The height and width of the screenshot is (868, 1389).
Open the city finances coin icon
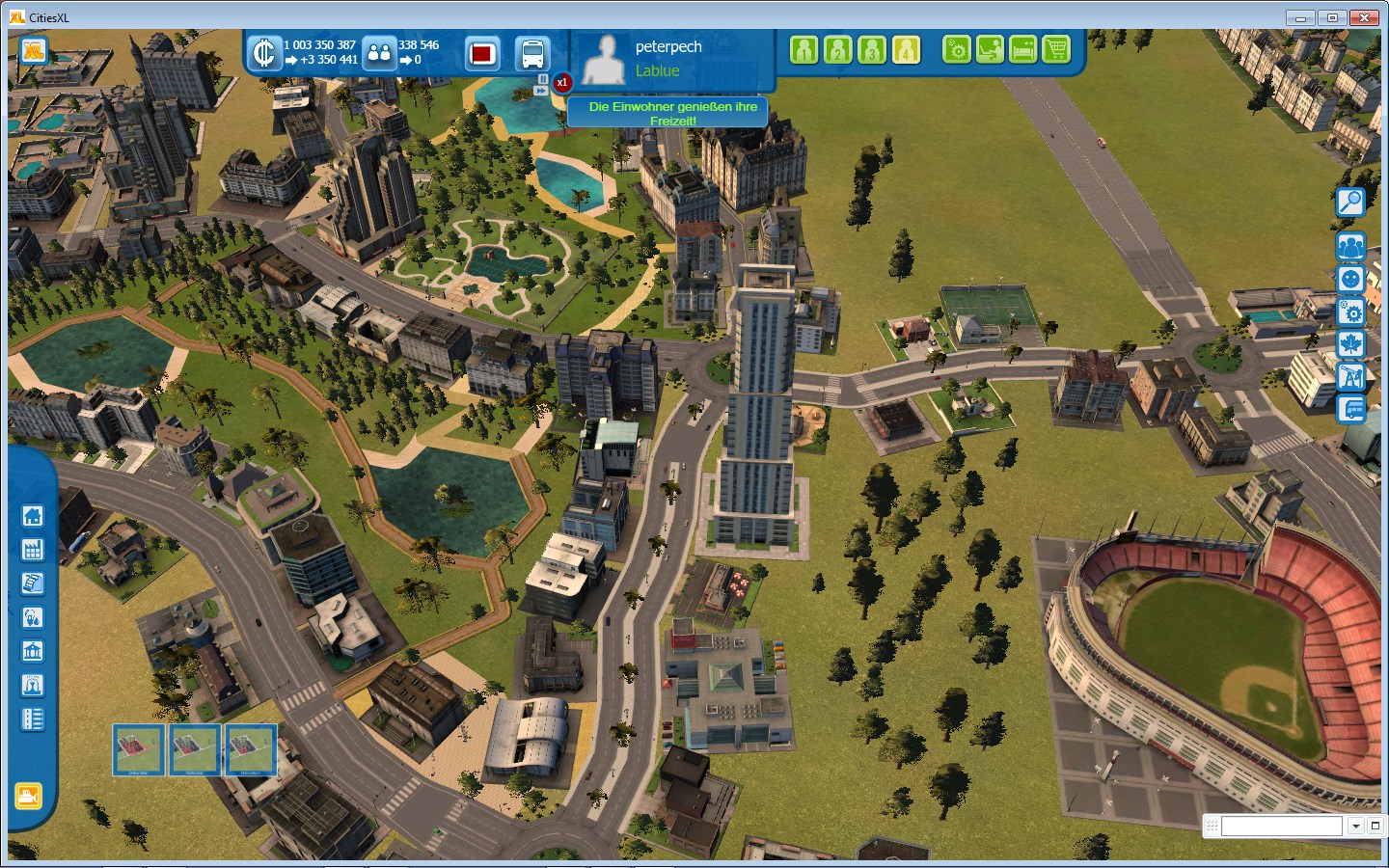click(x=263, y=53)
